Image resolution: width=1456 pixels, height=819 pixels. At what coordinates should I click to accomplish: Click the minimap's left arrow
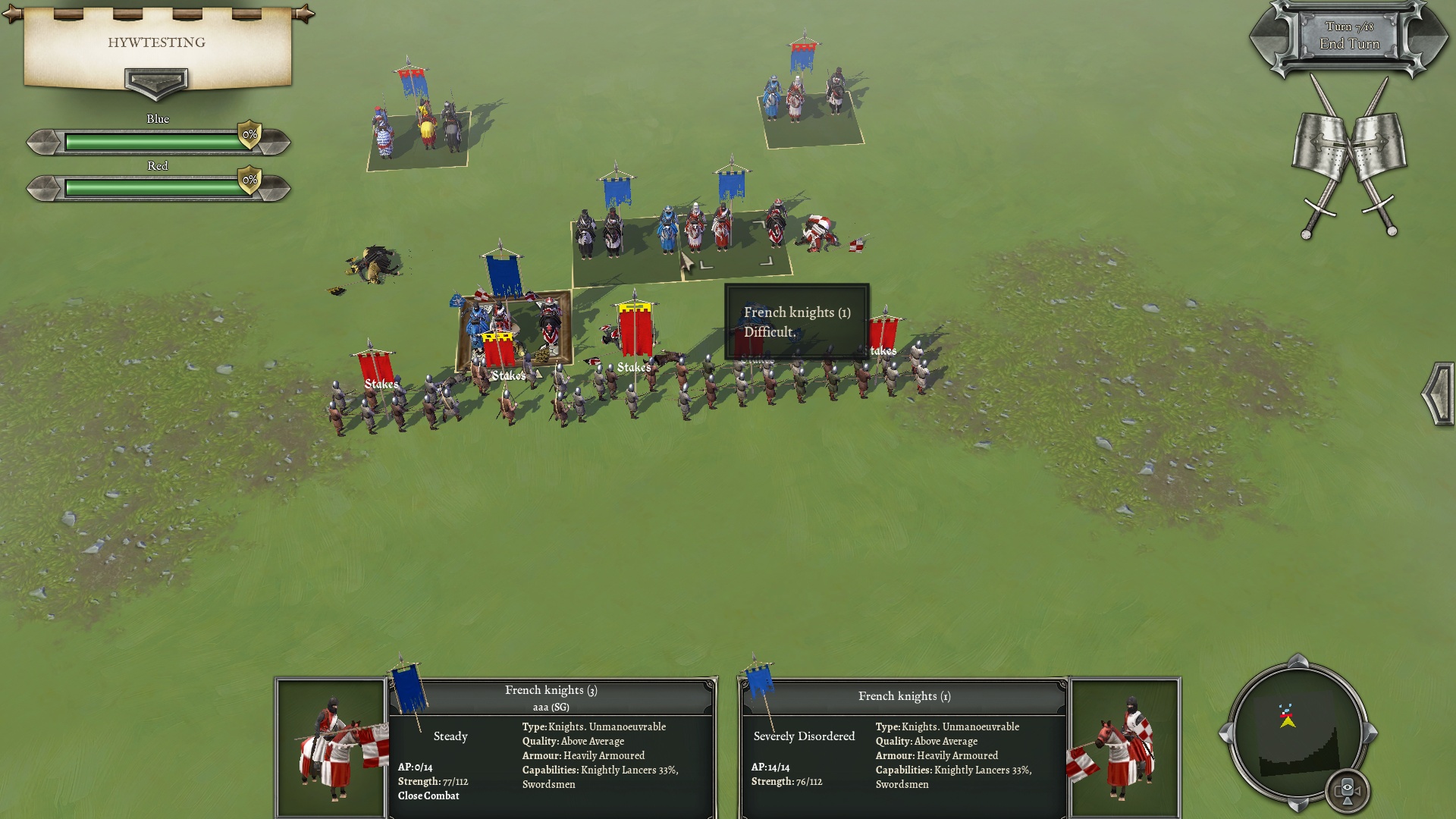1225,733
